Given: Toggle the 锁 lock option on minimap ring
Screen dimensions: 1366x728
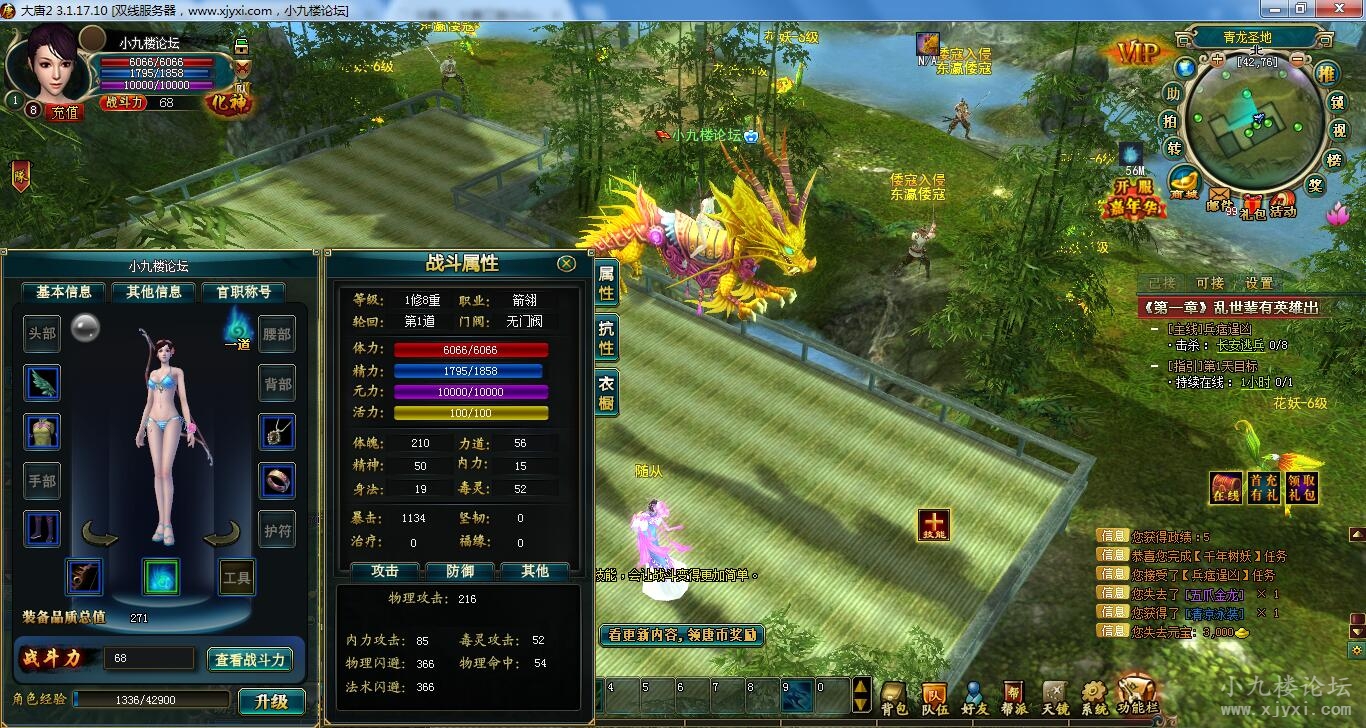Looking at the screenshot, I should pyautogui.click(x=1338, y=104).
